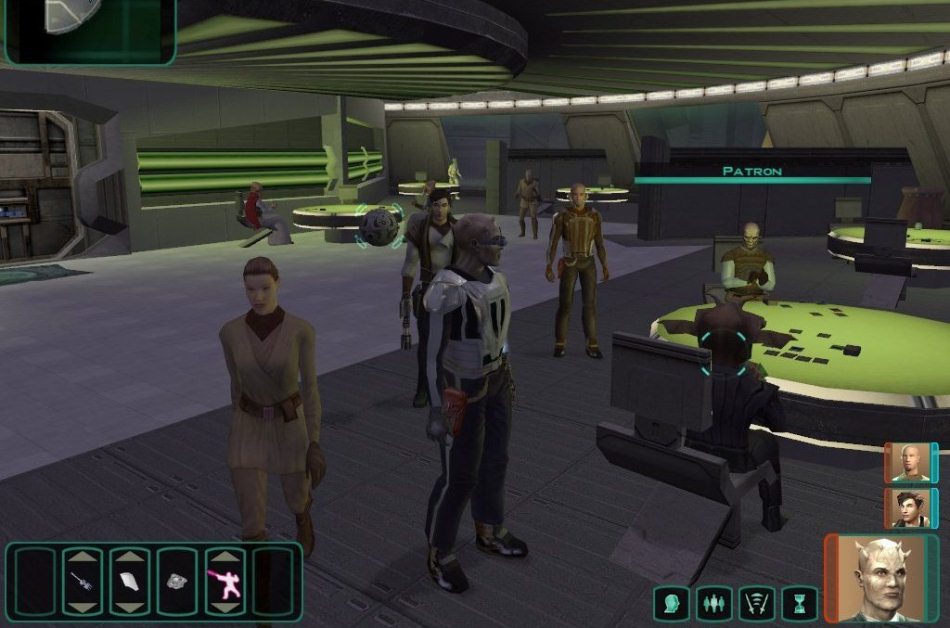
Task: Click the three-figures party button
Action: [x=714, y=603]
